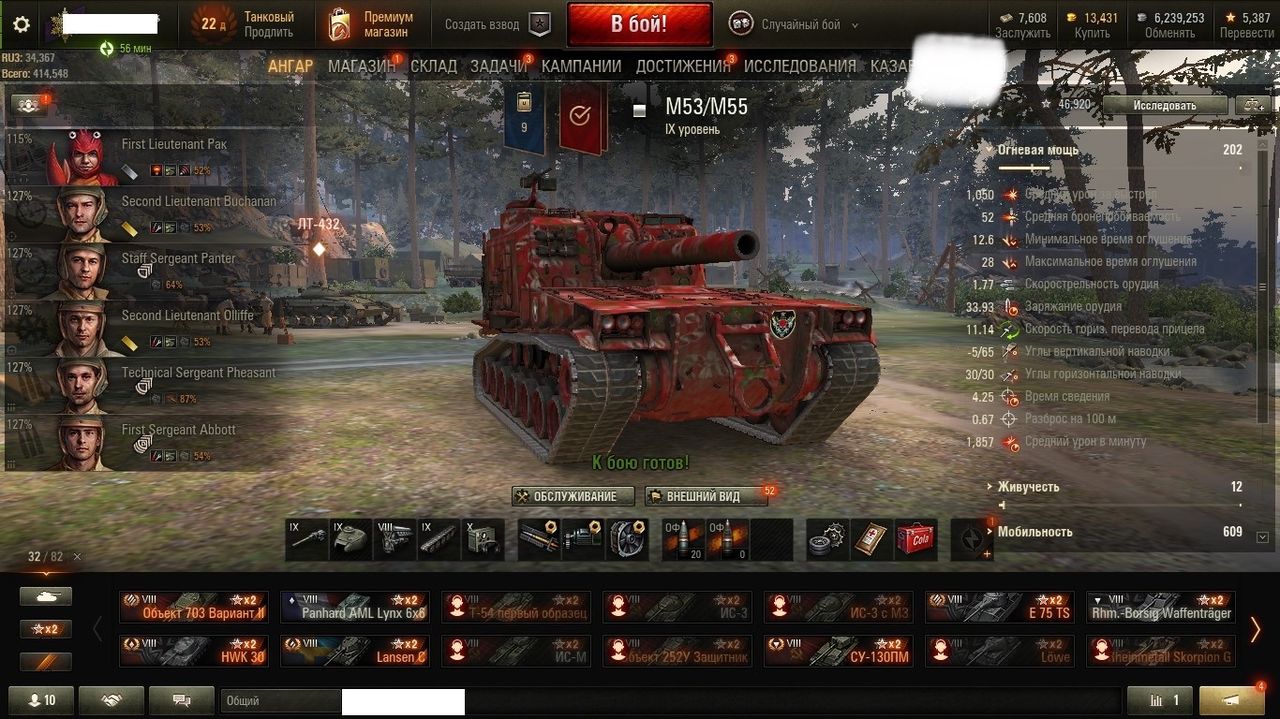Open the ЗАДАЧИ tab
This screenshot has height=719, width=1280.
tap(498, 66)
